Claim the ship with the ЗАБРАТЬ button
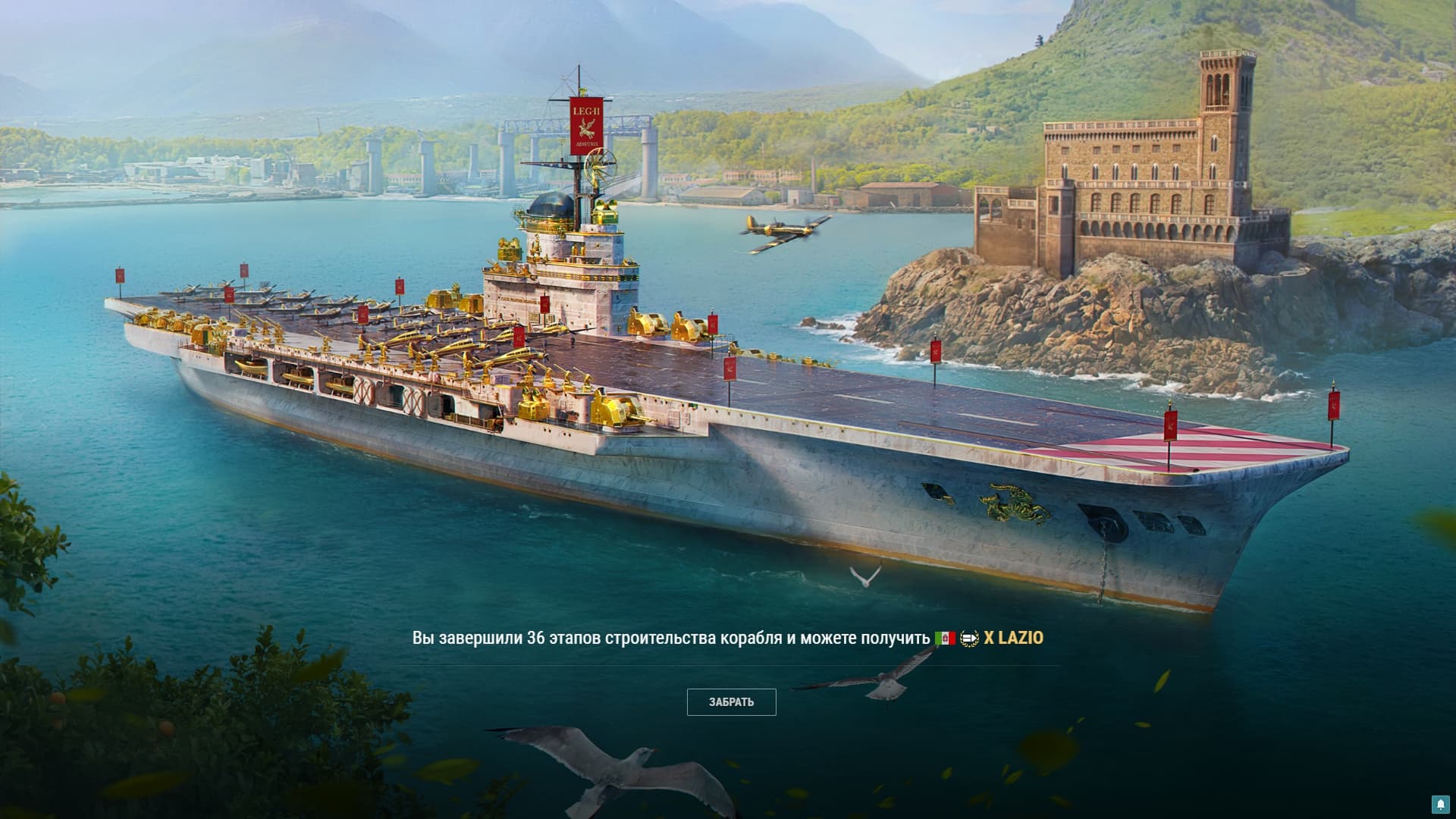 [731, 702]
